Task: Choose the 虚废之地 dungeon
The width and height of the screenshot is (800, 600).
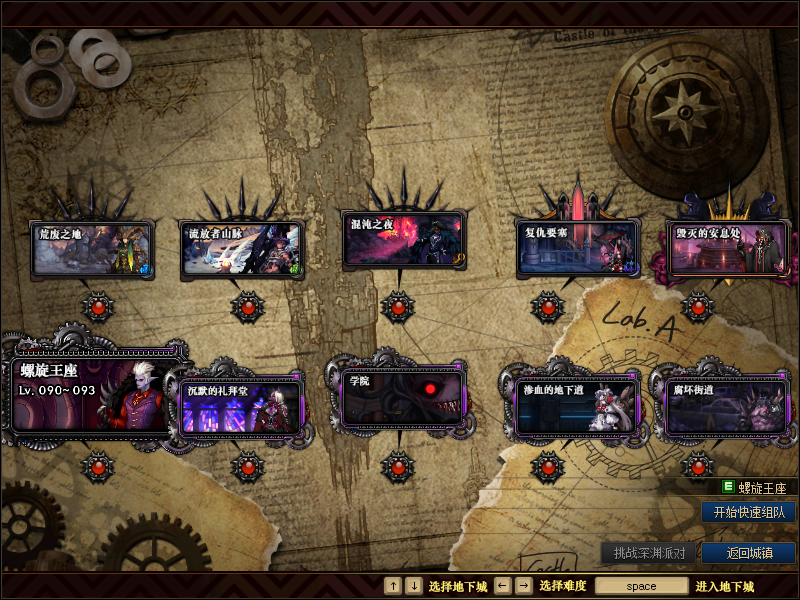Action: pyautogui.click(x=92, y=250)
